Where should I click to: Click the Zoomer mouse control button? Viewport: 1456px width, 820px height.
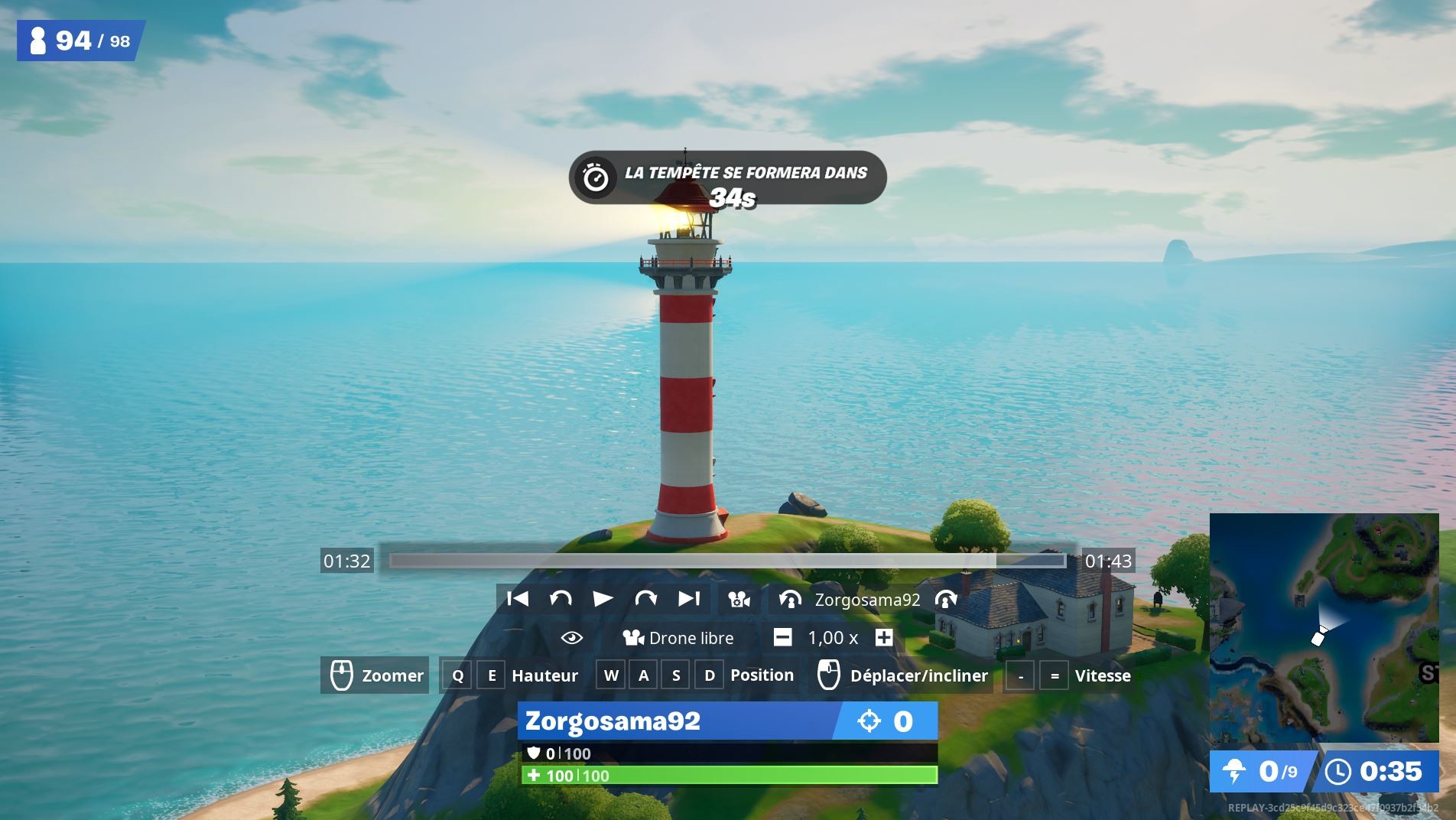click(x=374, y=675)
